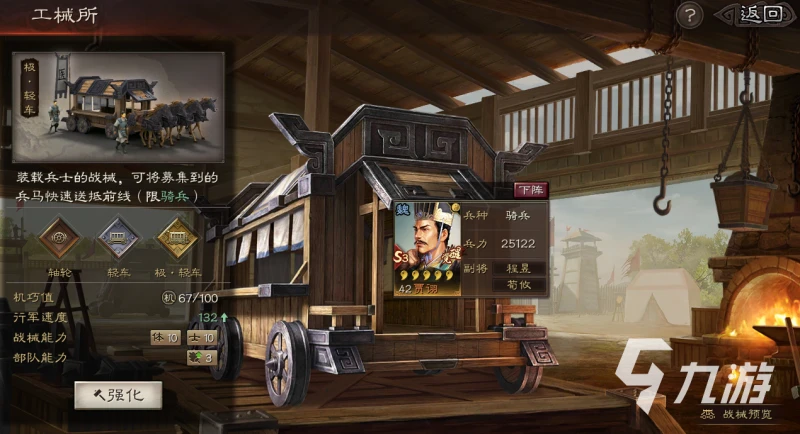Choose the silver 轻车 light chariot icon
The image size is (800, 434).
click(117, 238)
